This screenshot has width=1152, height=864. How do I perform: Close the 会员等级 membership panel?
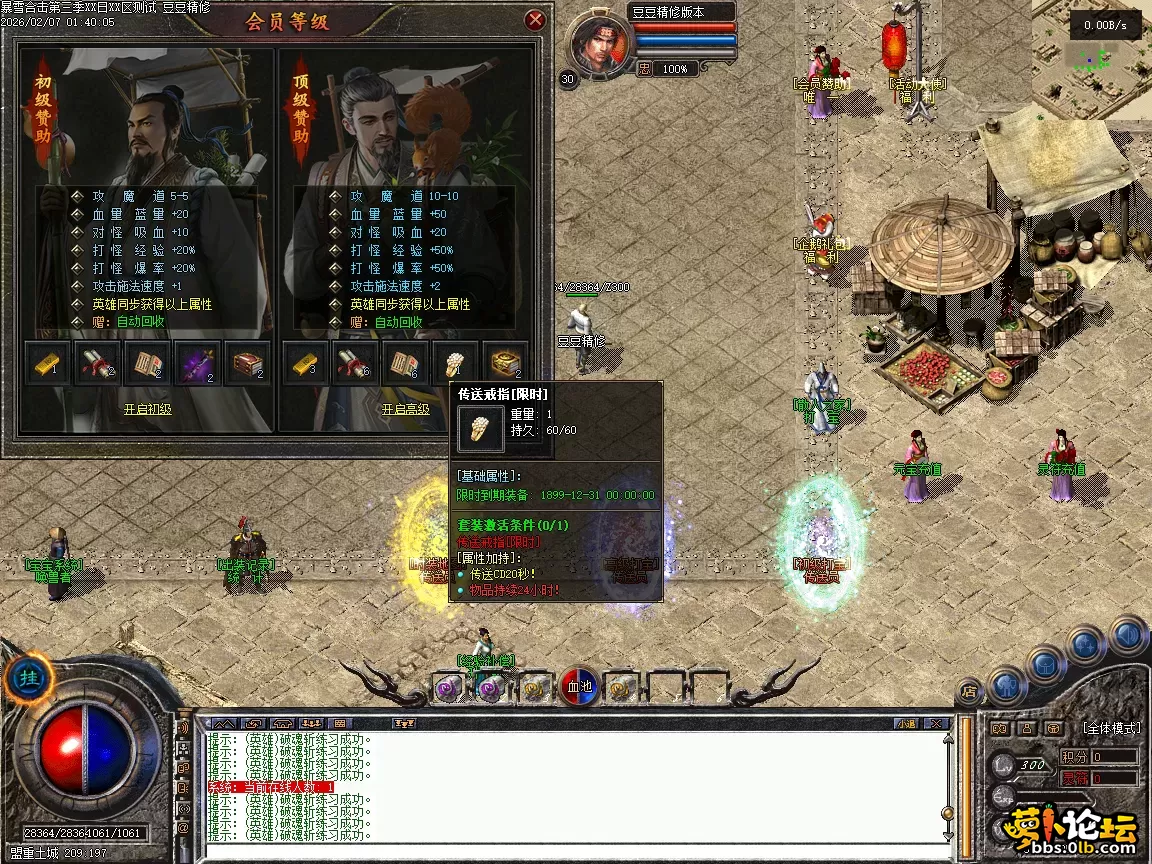[x=535, y=19]
